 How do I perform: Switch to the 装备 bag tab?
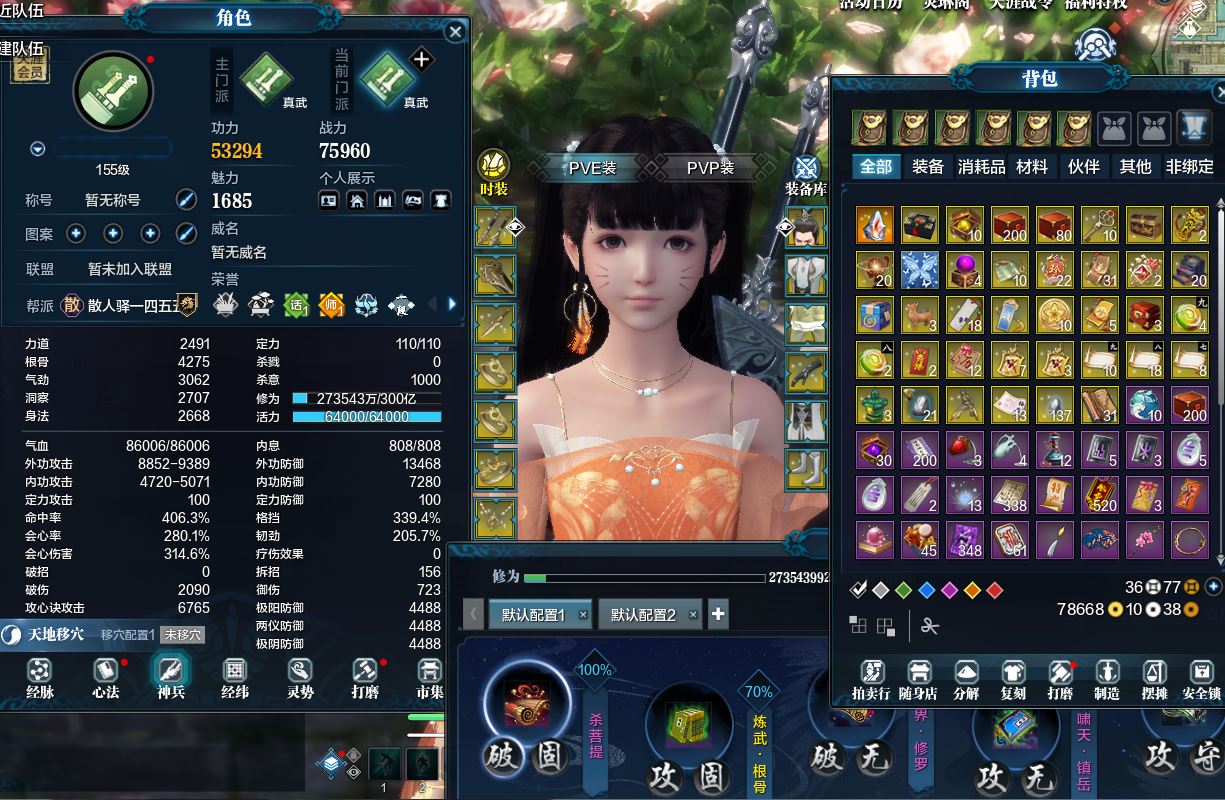[x=928, y=167]
